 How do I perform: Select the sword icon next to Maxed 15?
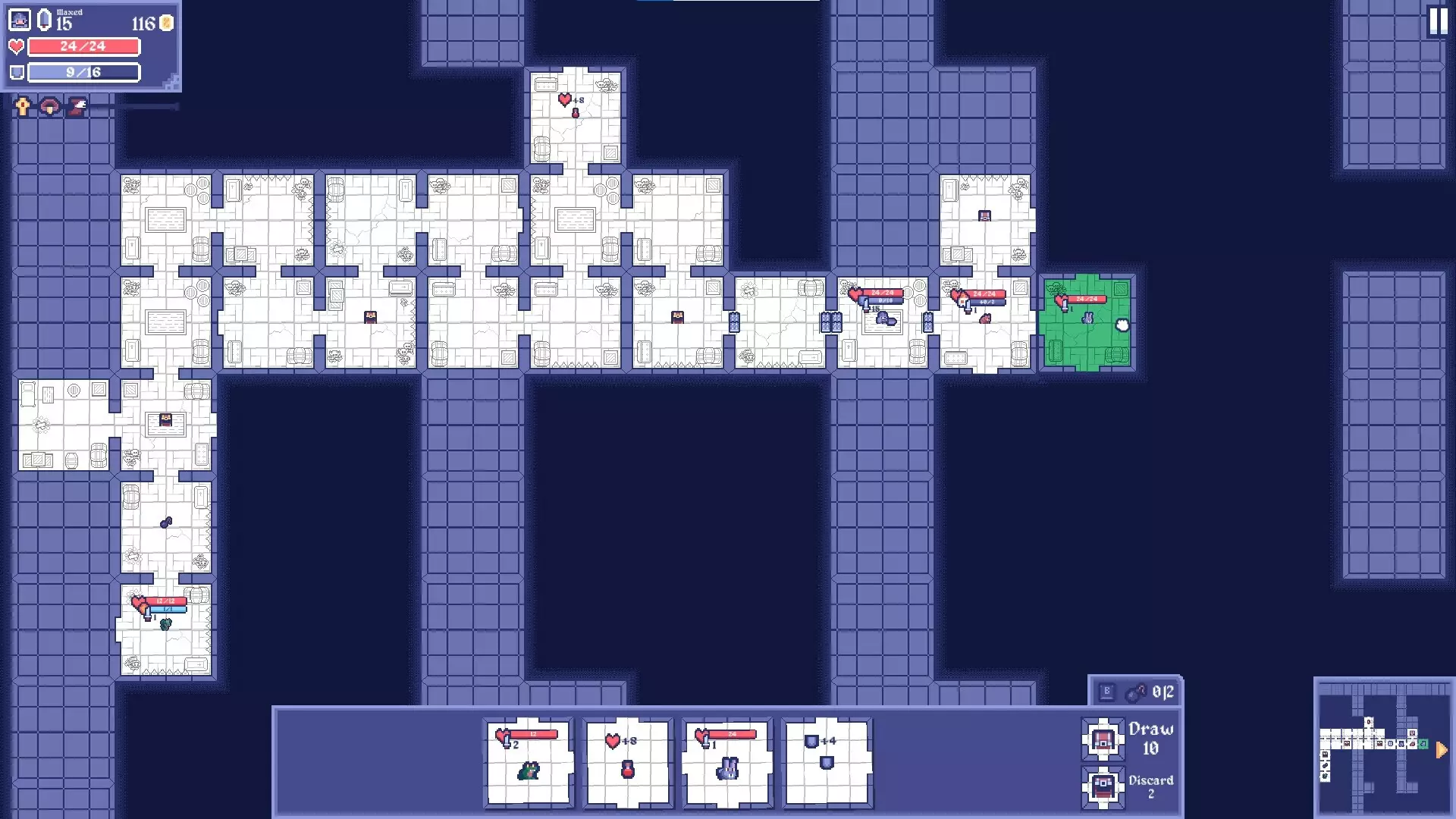click(x=44, y=19)
